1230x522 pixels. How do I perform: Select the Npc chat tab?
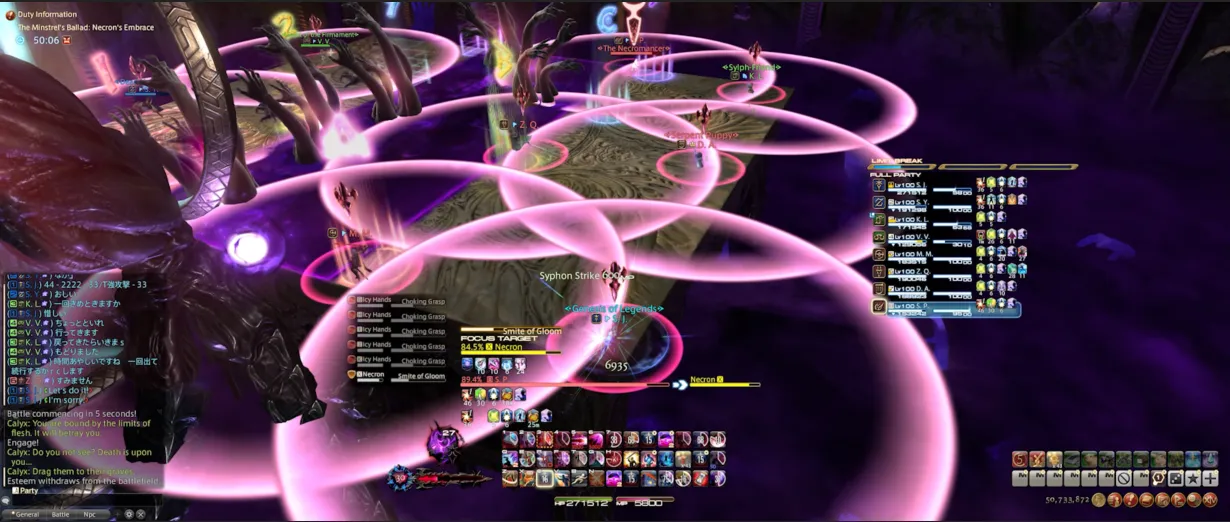tap(90, 514)
